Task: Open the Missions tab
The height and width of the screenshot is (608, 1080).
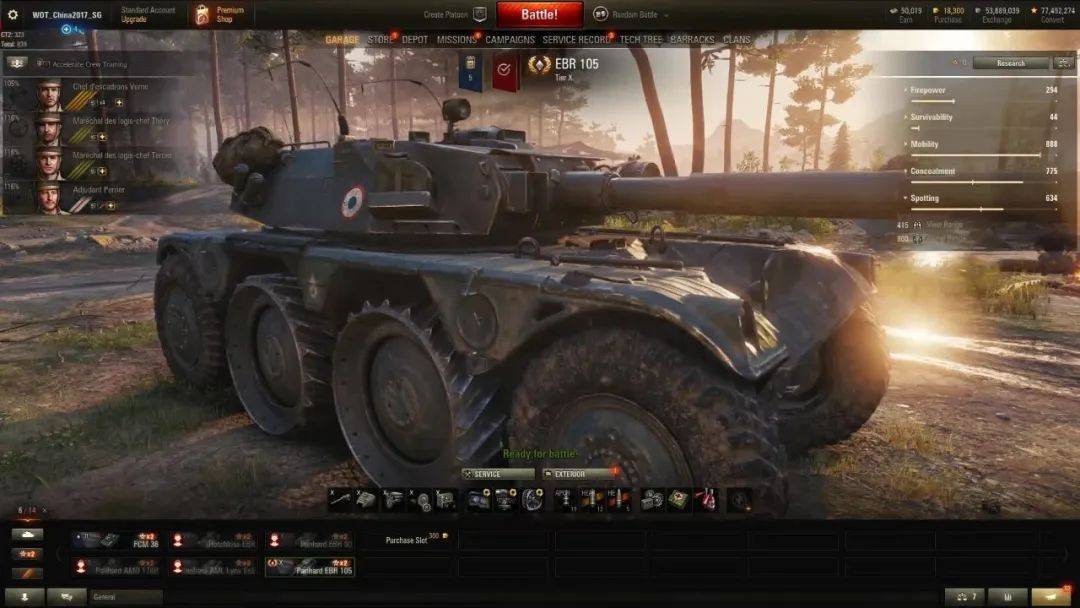Action: pos(456,40)
